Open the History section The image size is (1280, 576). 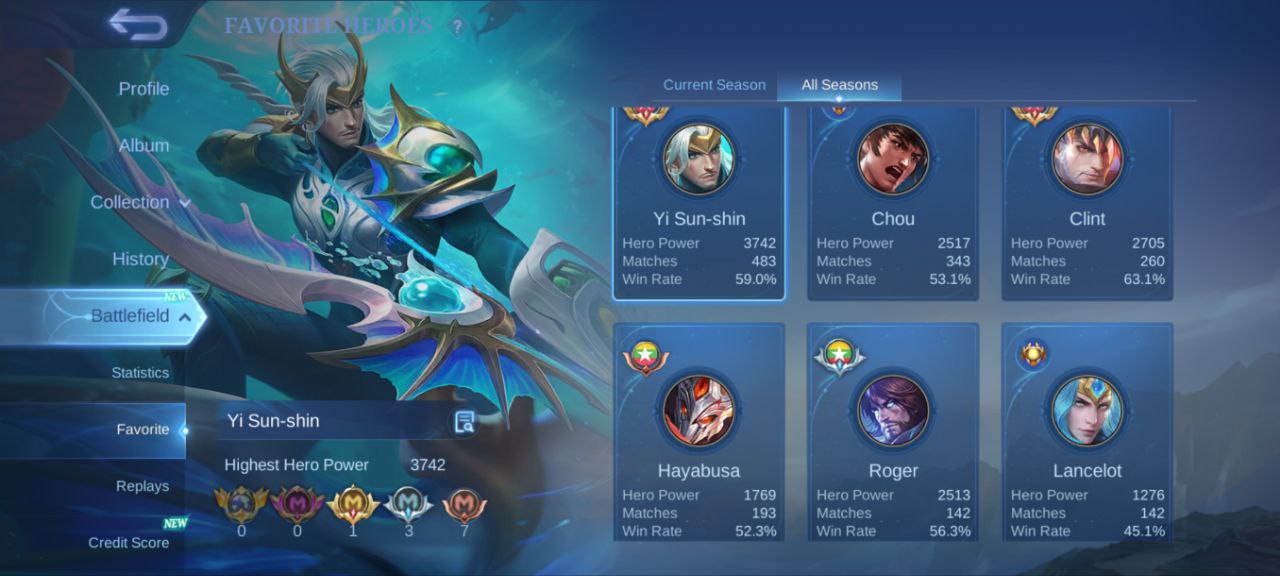140,259
